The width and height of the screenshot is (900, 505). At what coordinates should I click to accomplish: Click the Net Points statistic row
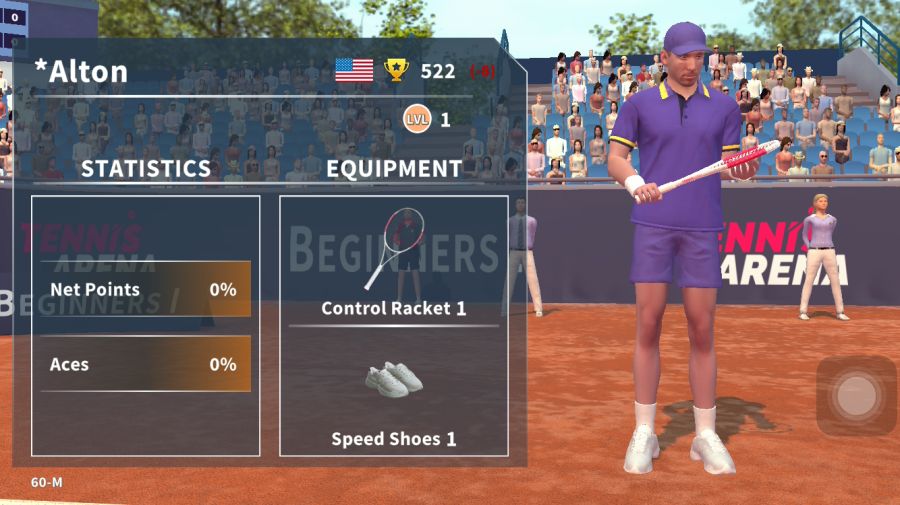pos(145,290)
